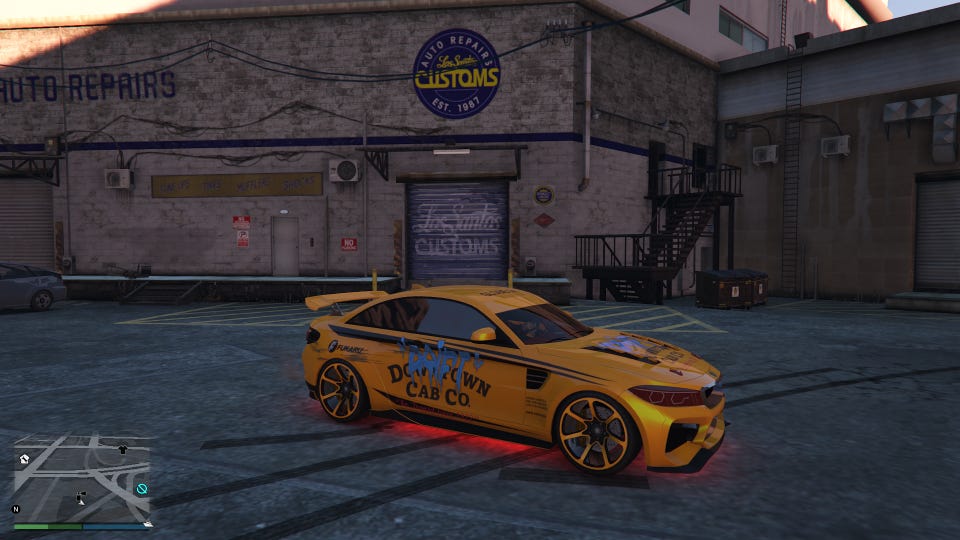Viewport: 960px width, 540px height.
Task: Click the clothing store shirt blip
Action: pos(123,450)
